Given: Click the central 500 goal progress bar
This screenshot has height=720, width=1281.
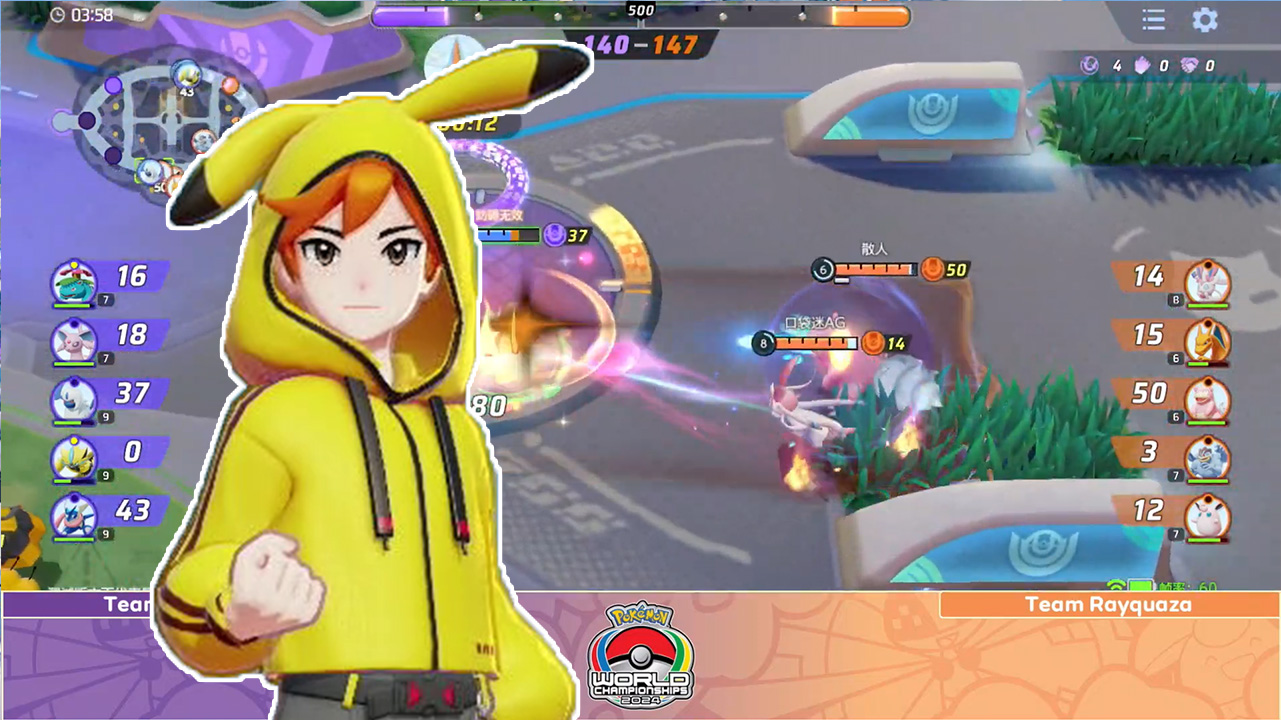Looking at the screenshot, I should (640, 15).
